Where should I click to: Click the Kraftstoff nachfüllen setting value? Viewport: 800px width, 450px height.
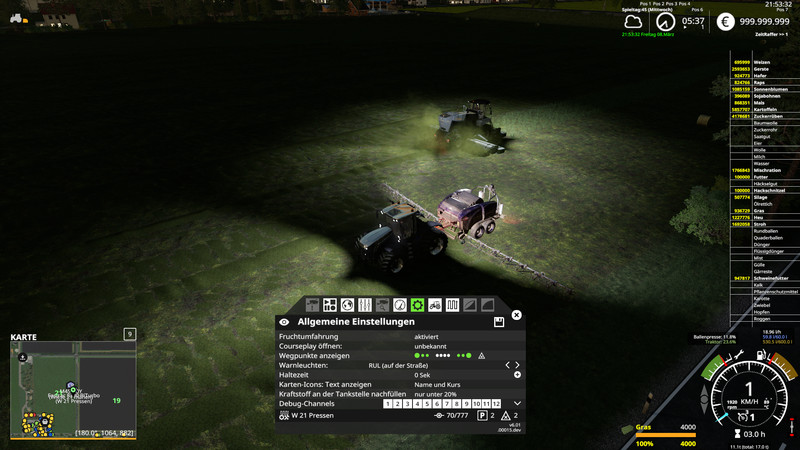coord(435,394)
